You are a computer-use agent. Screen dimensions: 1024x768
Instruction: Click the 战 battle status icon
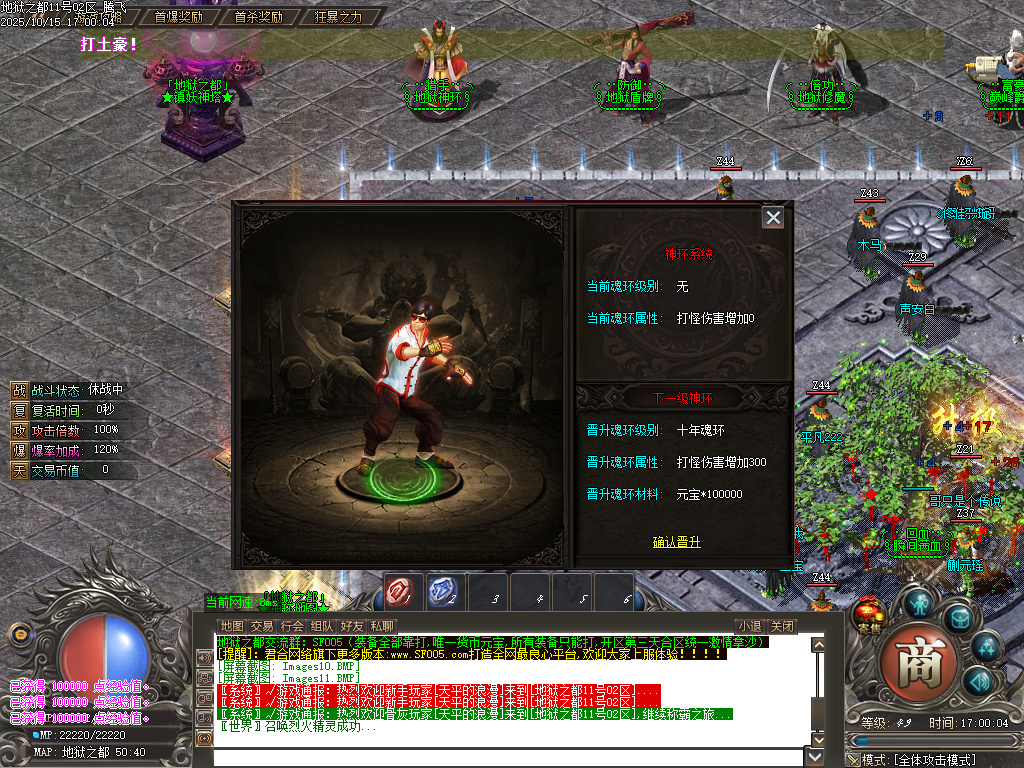tap(19, 390)
